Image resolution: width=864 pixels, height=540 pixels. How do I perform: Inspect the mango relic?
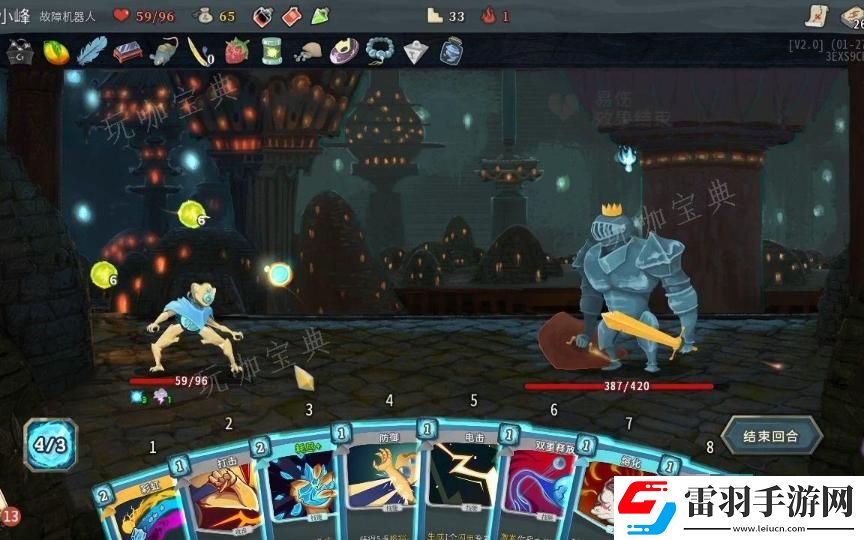[x=56, y=51]
